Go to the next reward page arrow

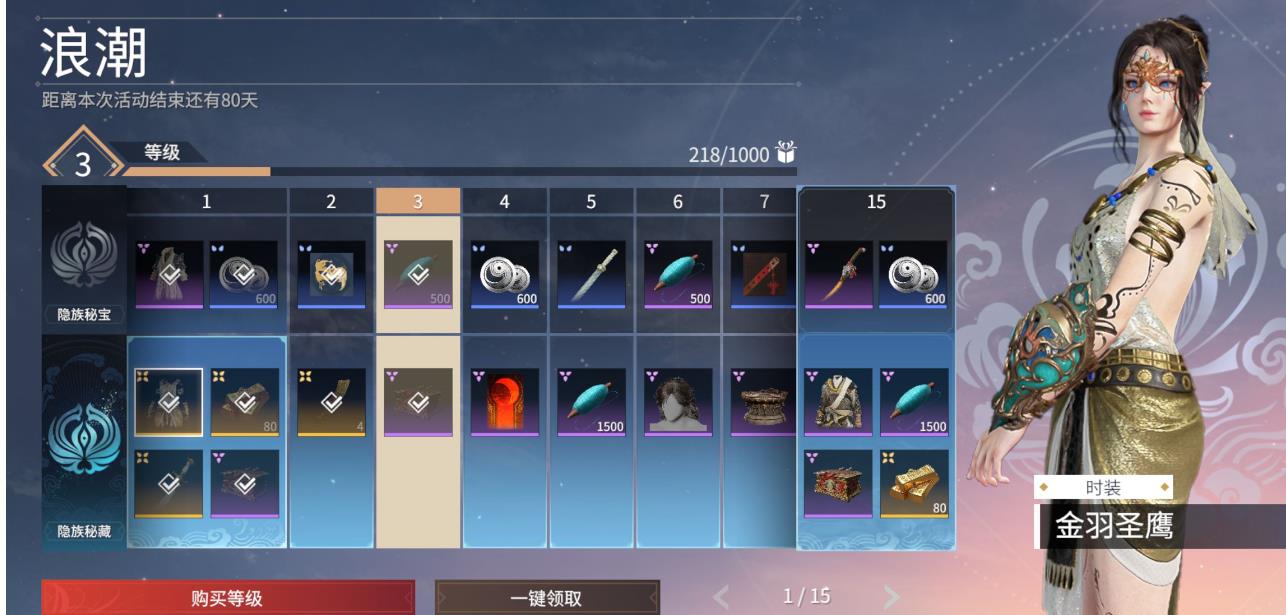(890, 598)
